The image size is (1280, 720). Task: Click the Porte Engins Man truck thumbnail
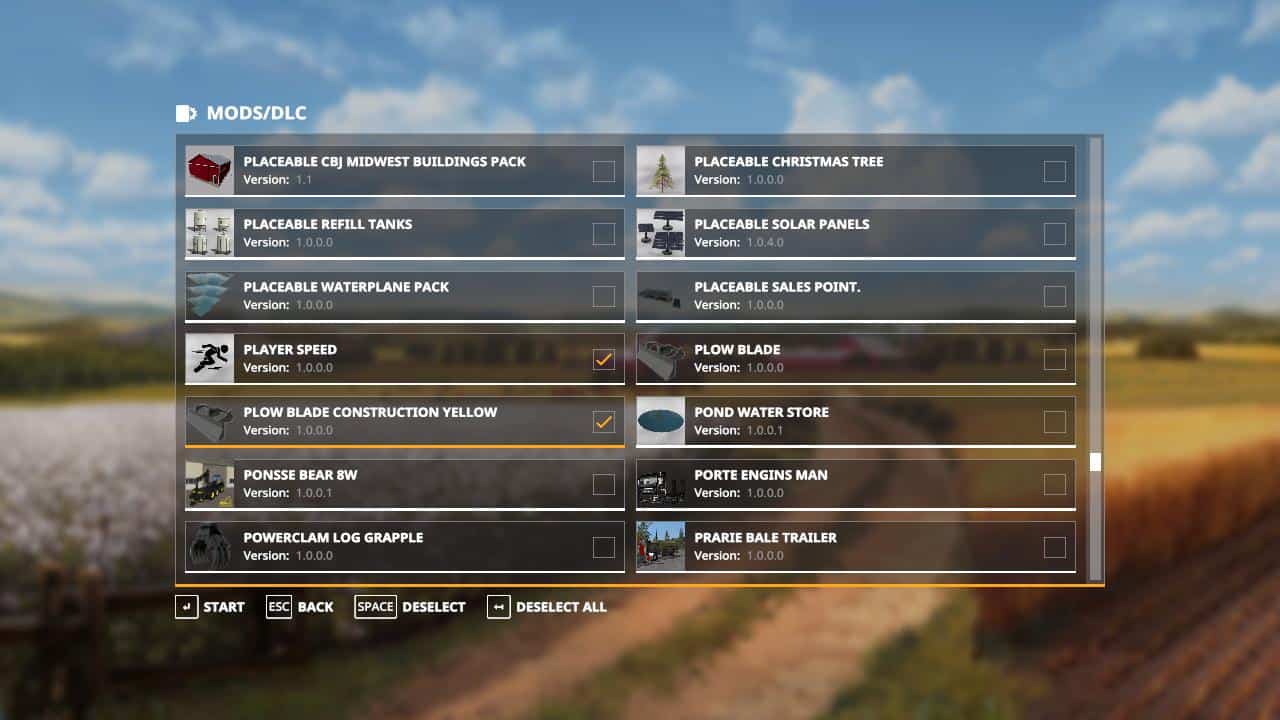[x=660, y=484]
